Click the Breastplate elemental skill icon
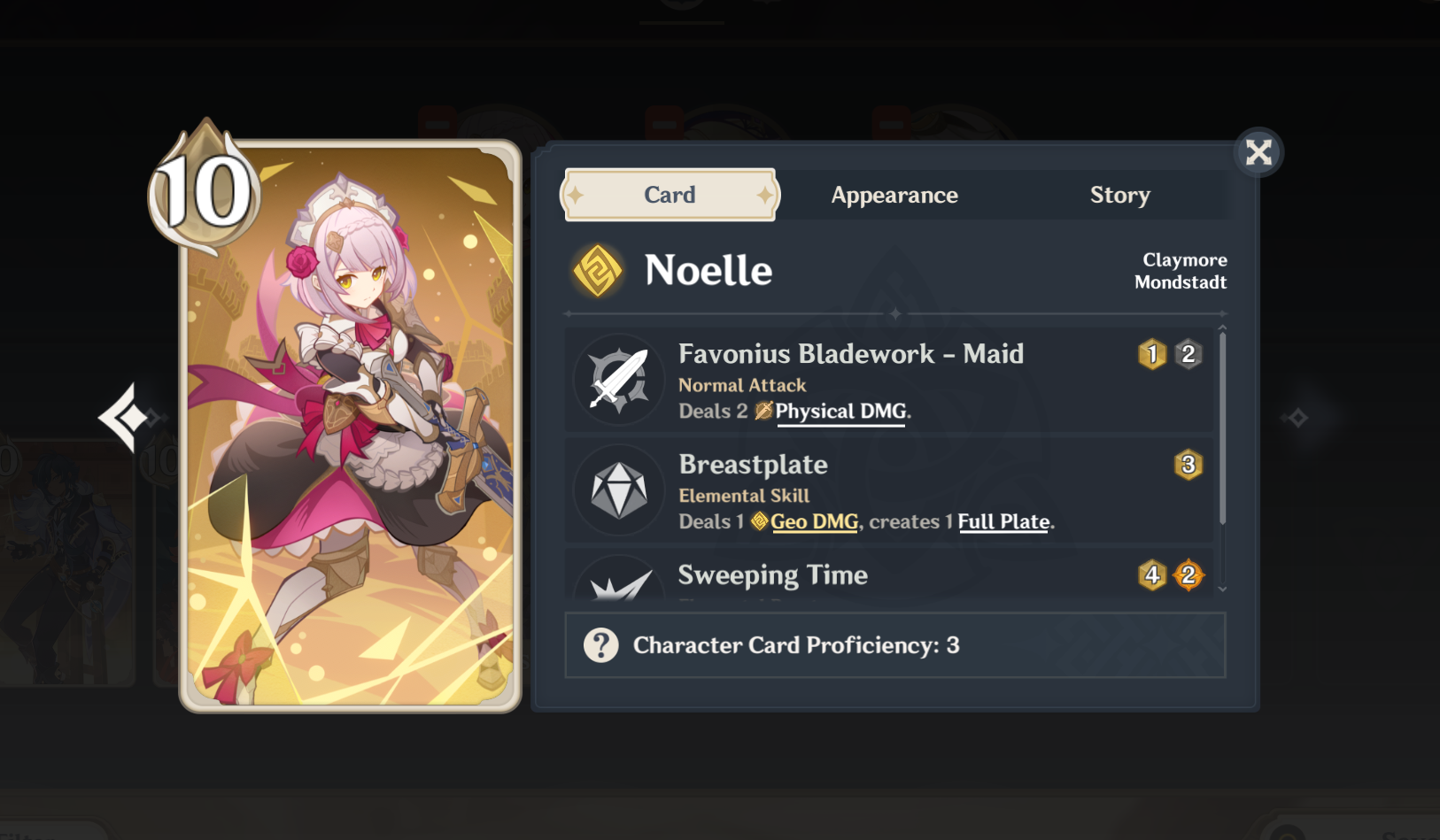The image size is (1440, 840). click(x=620, y=489)
